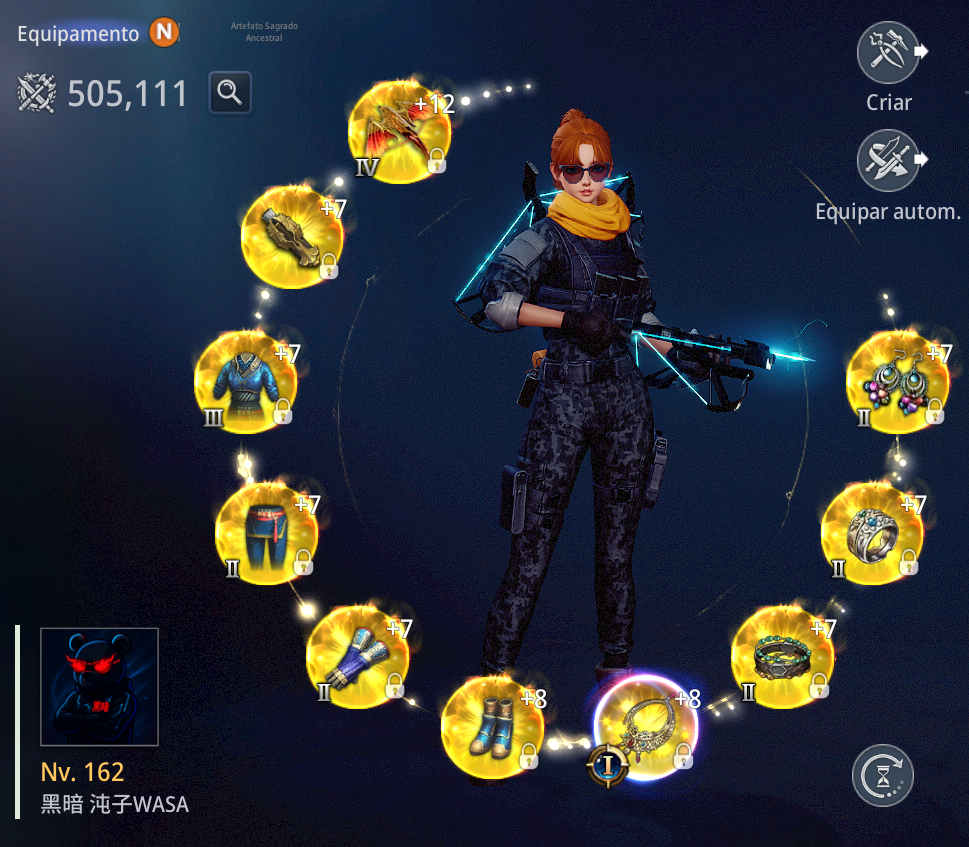Select the +7 golden off-hand item slot

[292, 237]
